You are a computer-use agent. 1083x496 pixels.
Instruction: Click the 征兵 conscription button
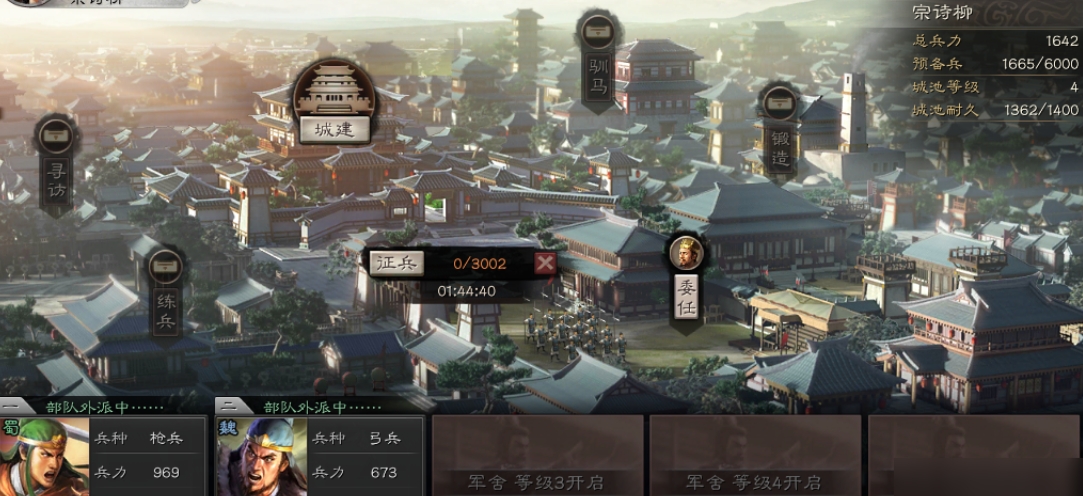click(x=397, y=263)
